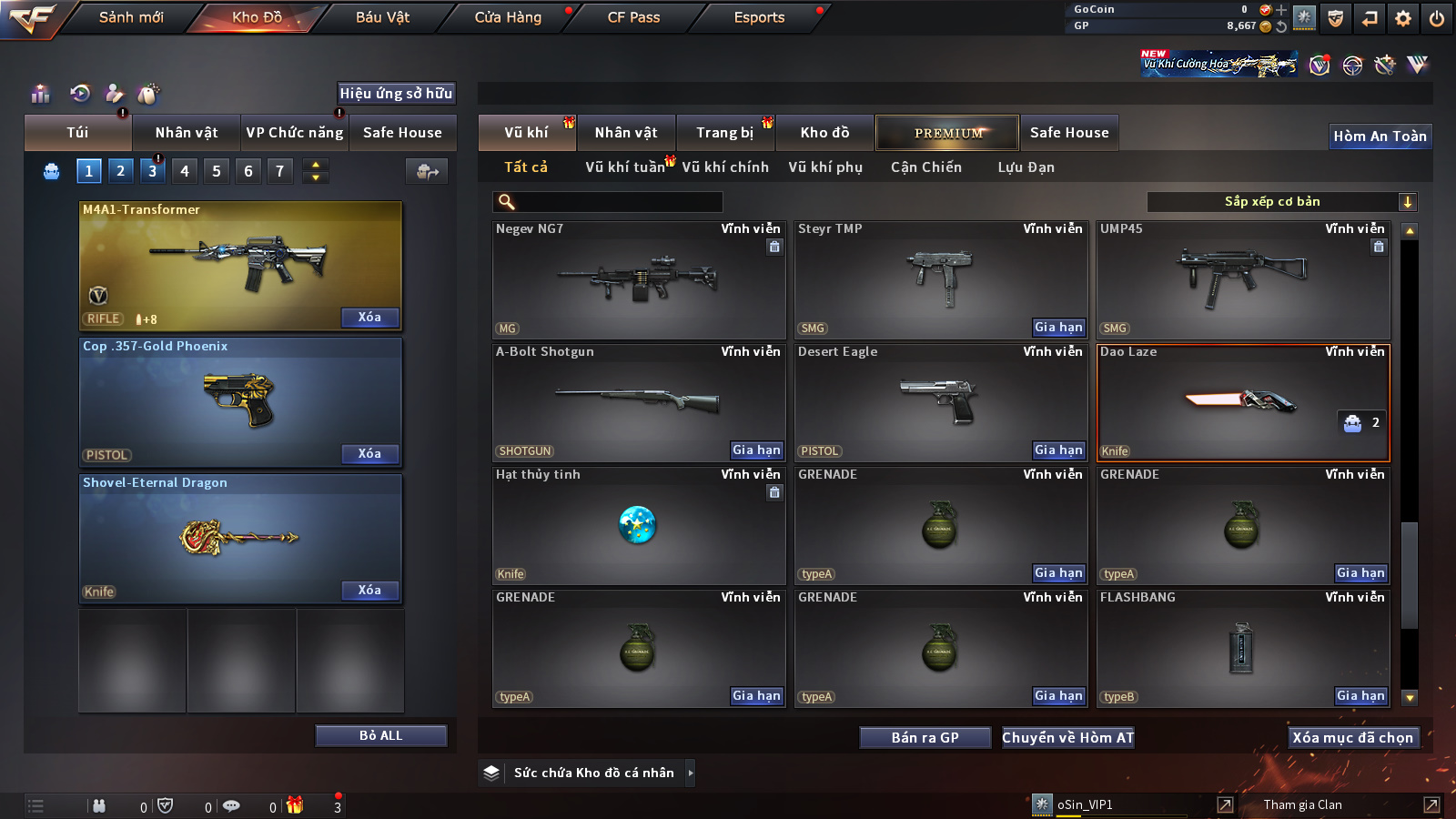Click the power exit icon
Screen dimensions: 1456x819
tap(1436, 18)
